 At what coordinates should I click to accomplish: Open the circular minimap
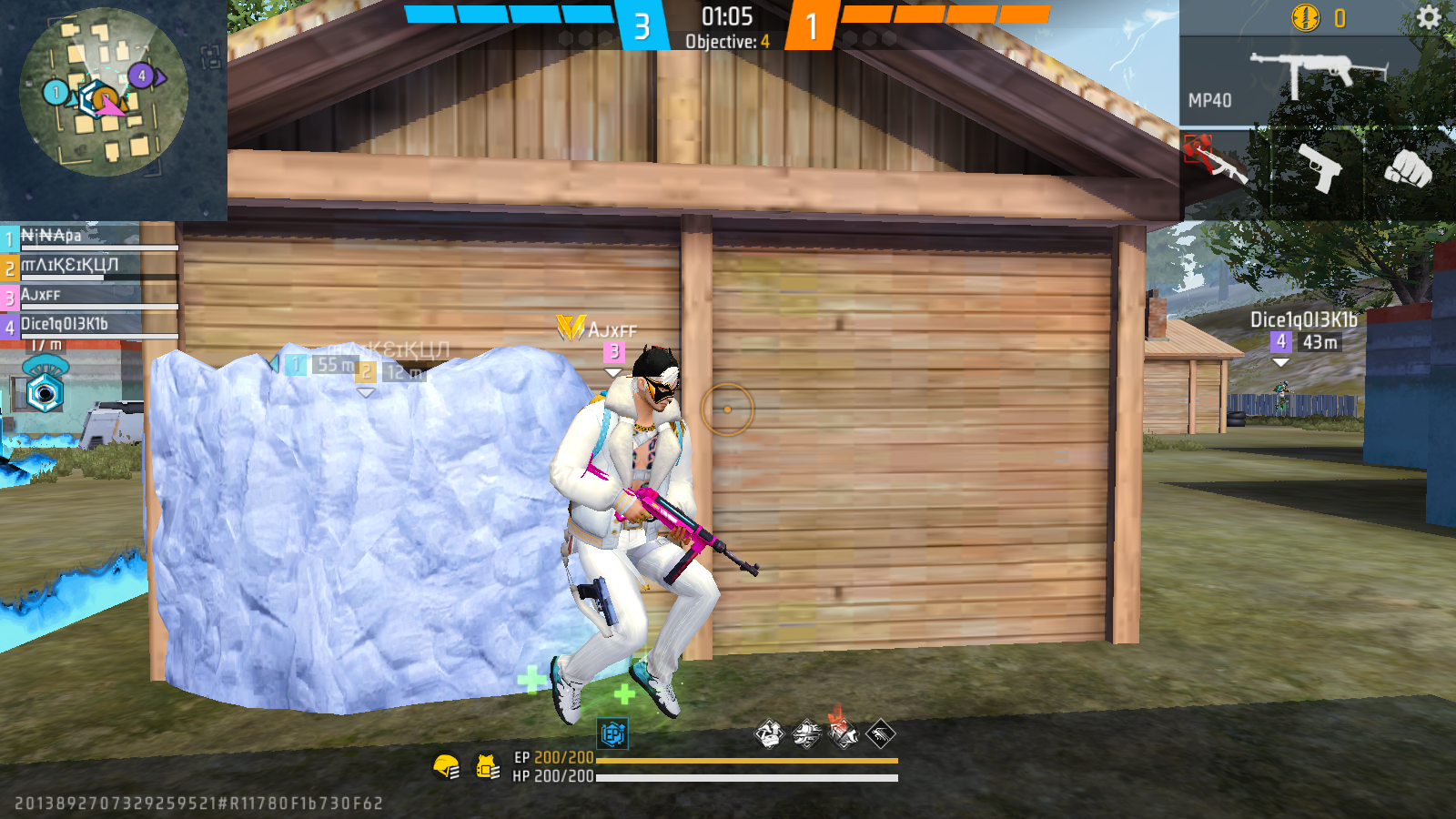103,92
